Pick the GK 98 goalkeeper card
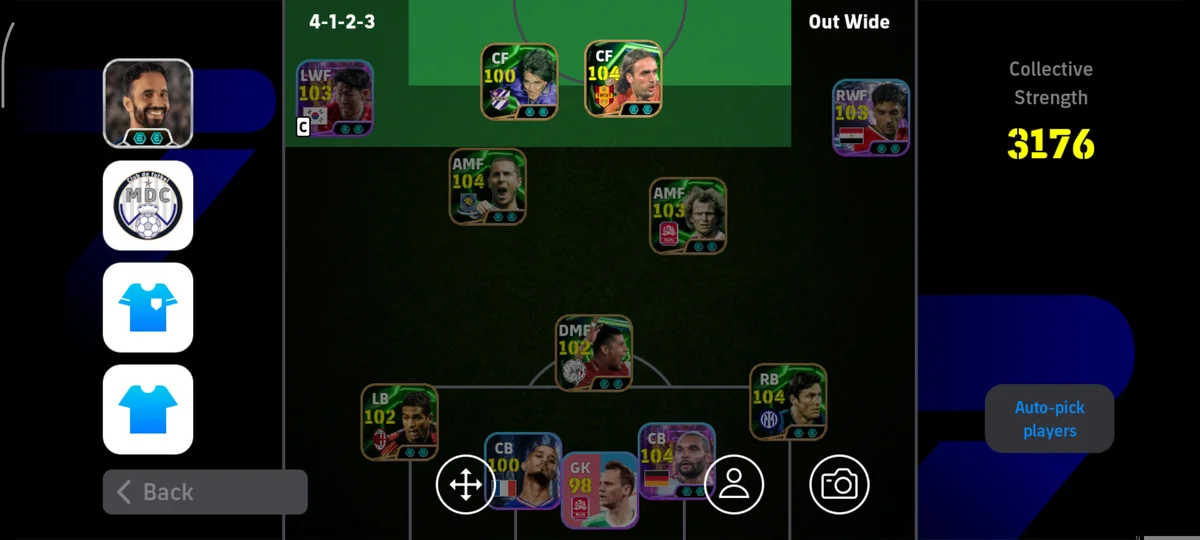1200x540 pixels. [x=599, y=490]
